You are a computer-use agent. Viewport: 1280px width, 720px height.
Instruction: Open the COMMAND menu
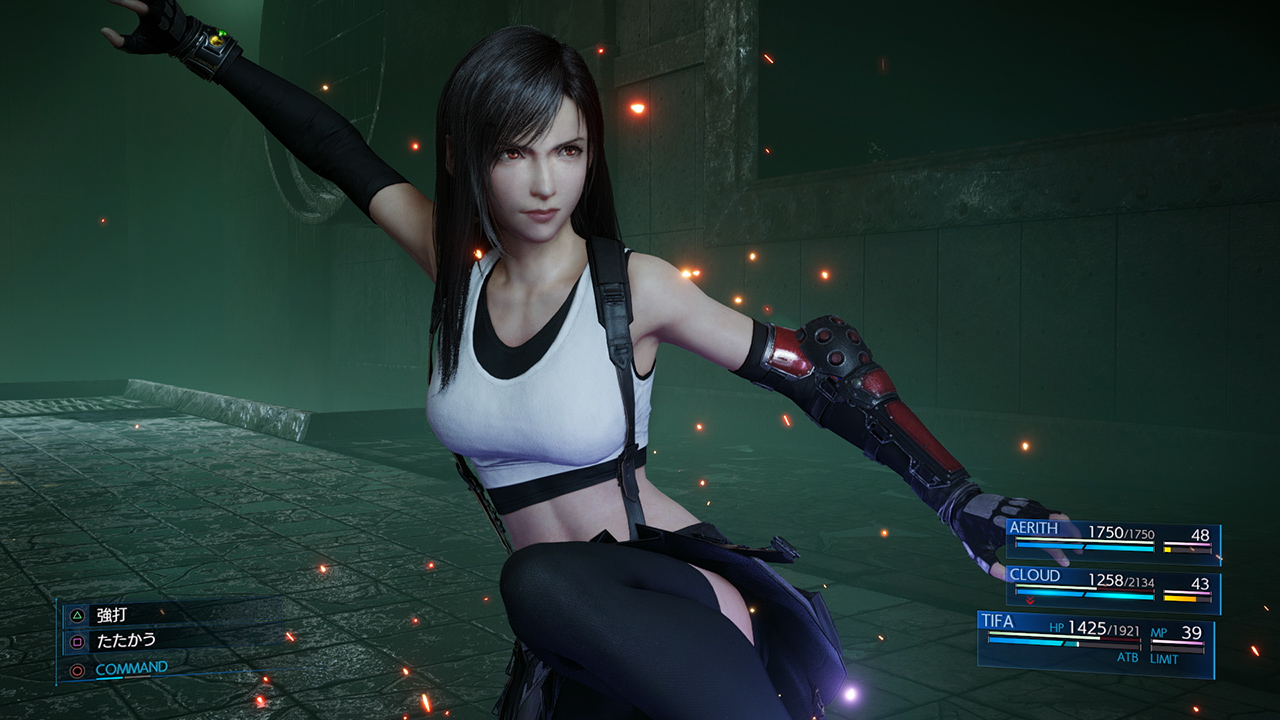[133, 667]
